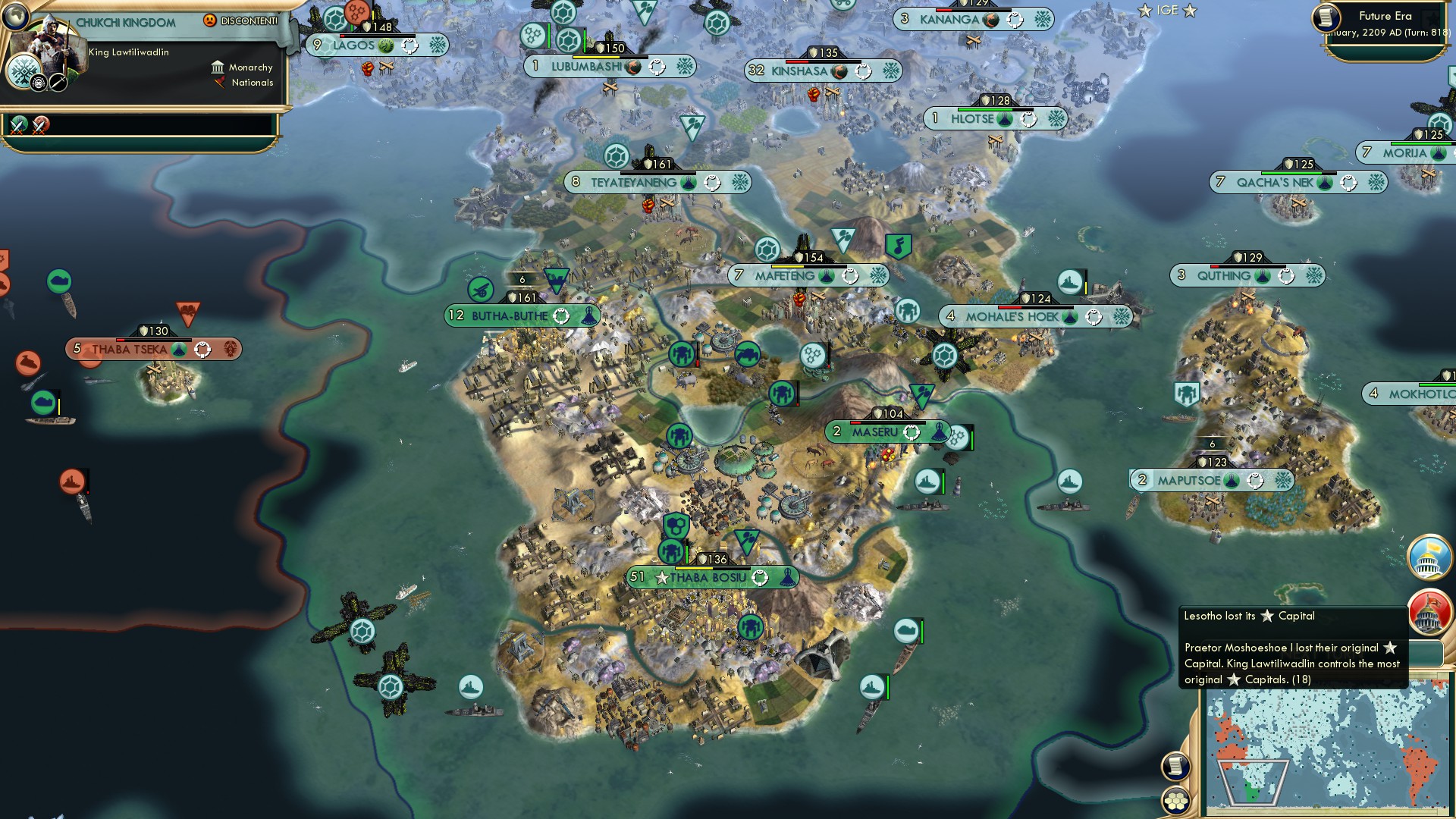Toggle strategic view with the hex icon below the minimap

[1175, 802]
